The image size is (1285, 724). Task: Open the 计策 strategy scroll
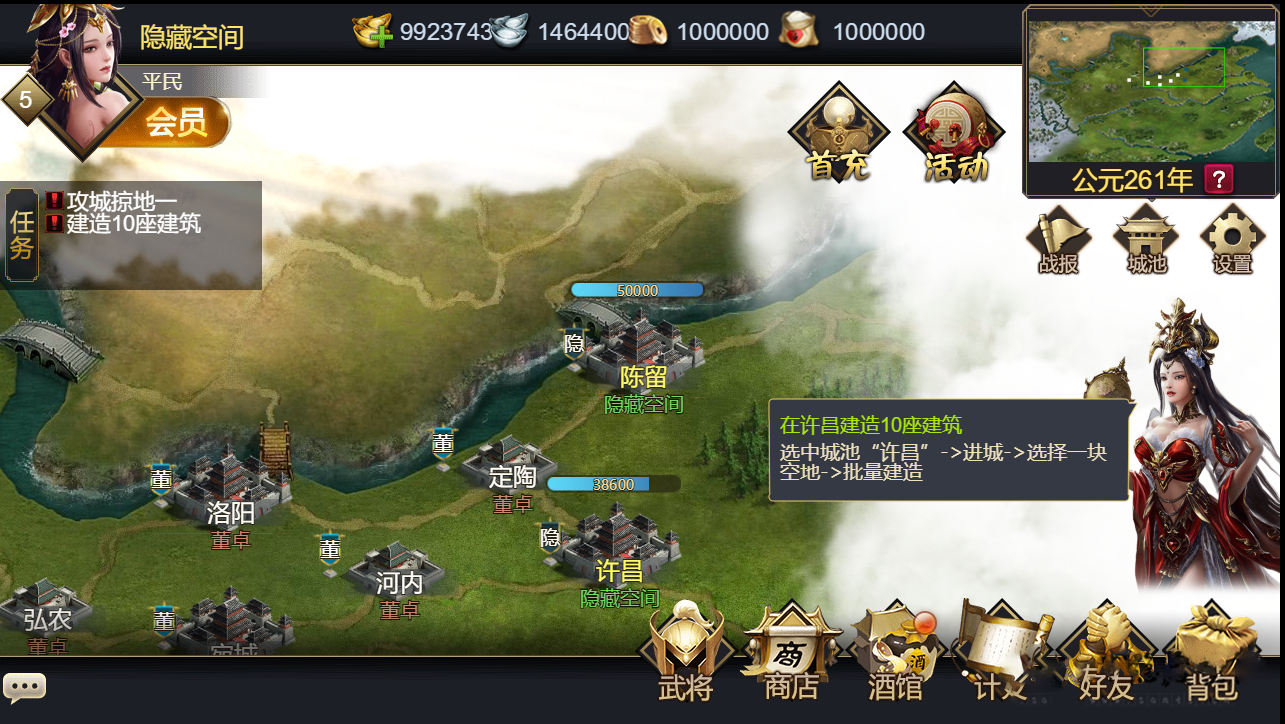coord(1000,653)
